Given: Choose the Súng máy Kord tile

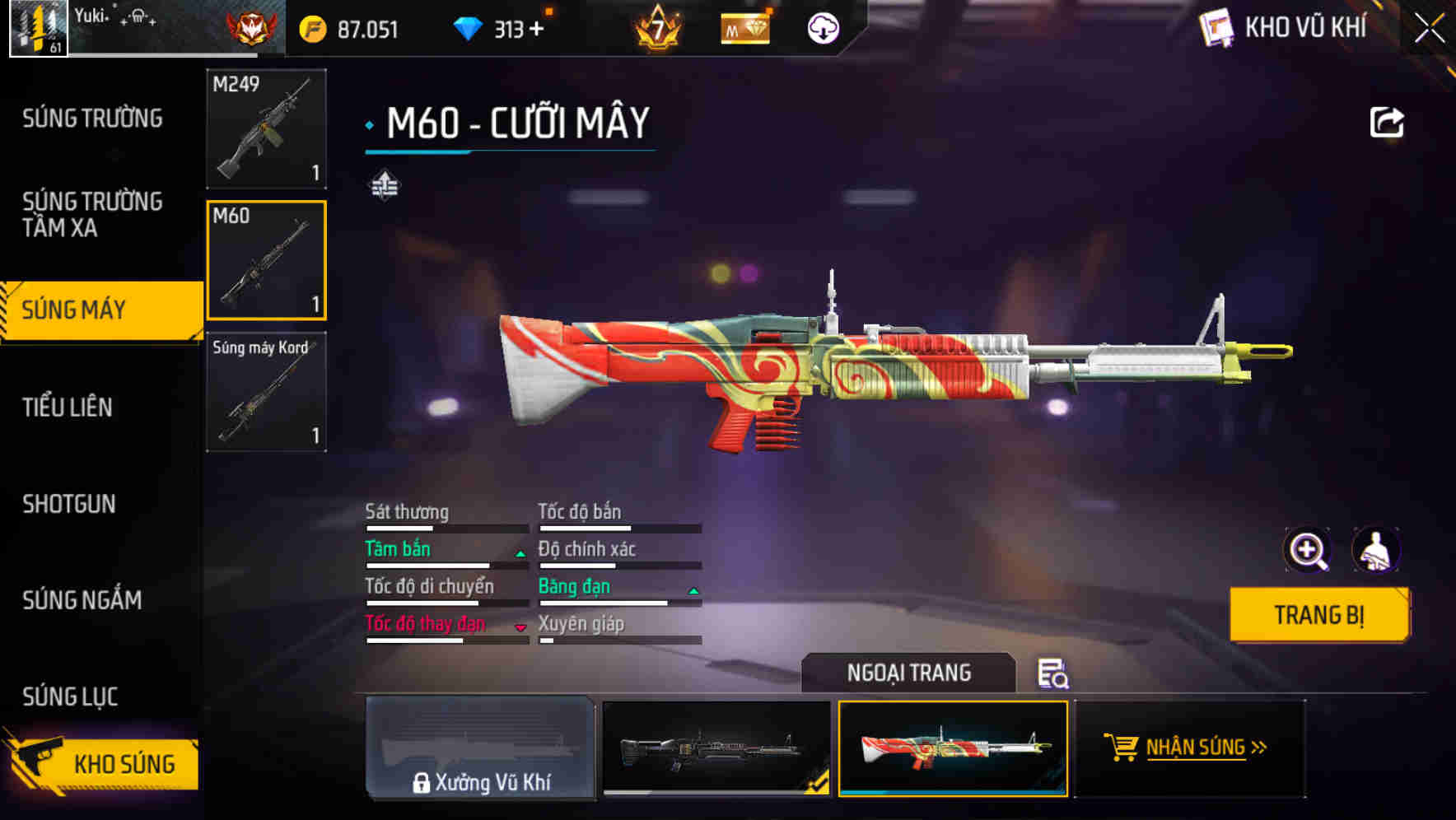Looking at the screenshot, I should click(266, 392).
